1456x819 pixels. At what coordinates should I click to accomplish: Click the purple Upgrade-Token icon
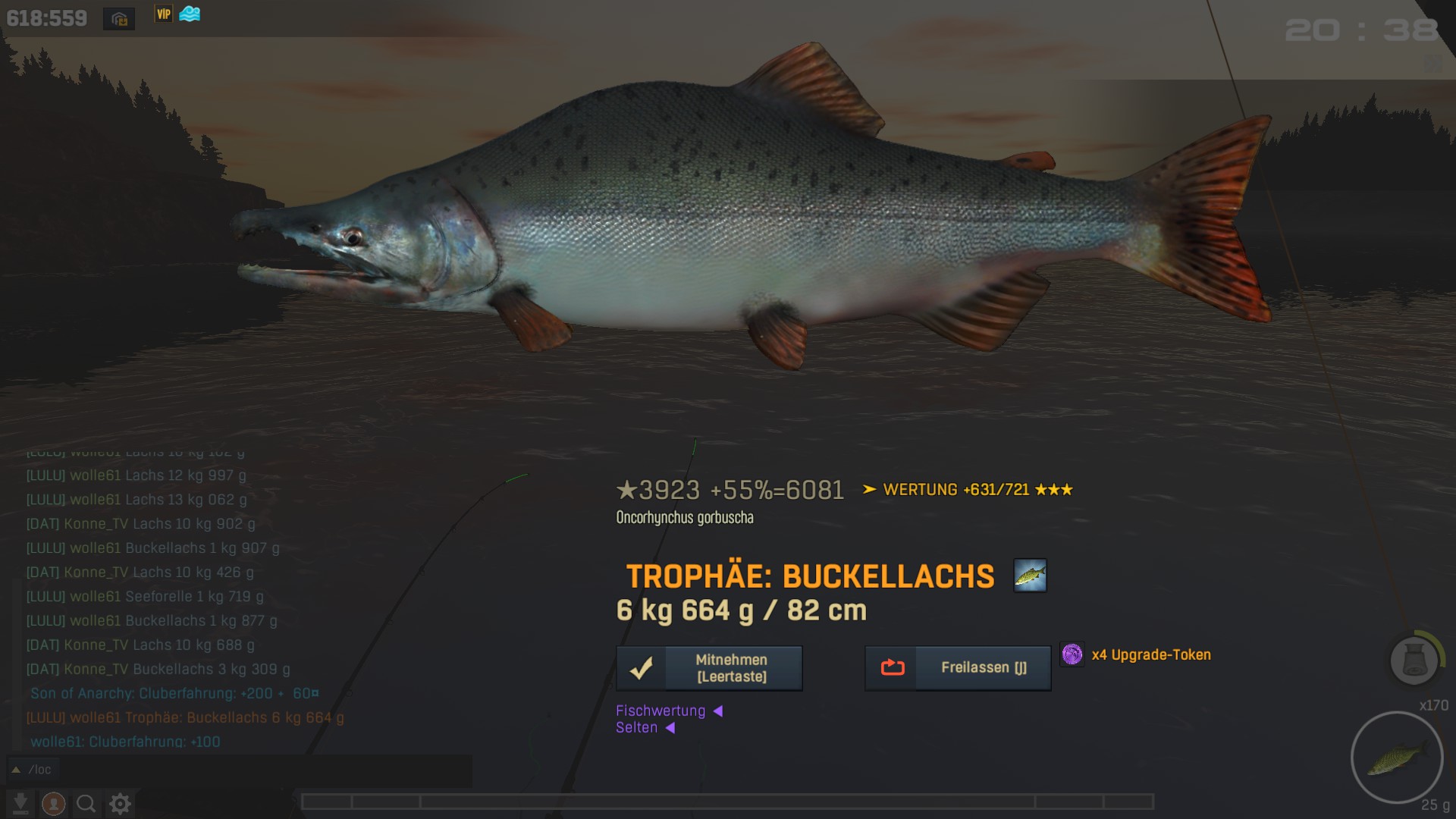click(1072, 654)
